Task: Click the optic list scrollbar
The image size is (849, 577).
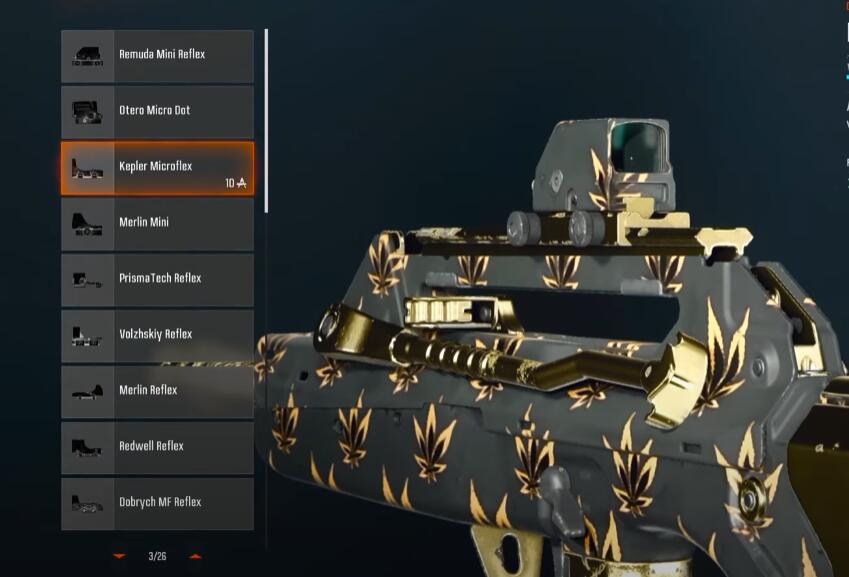Action: [266, 120]
